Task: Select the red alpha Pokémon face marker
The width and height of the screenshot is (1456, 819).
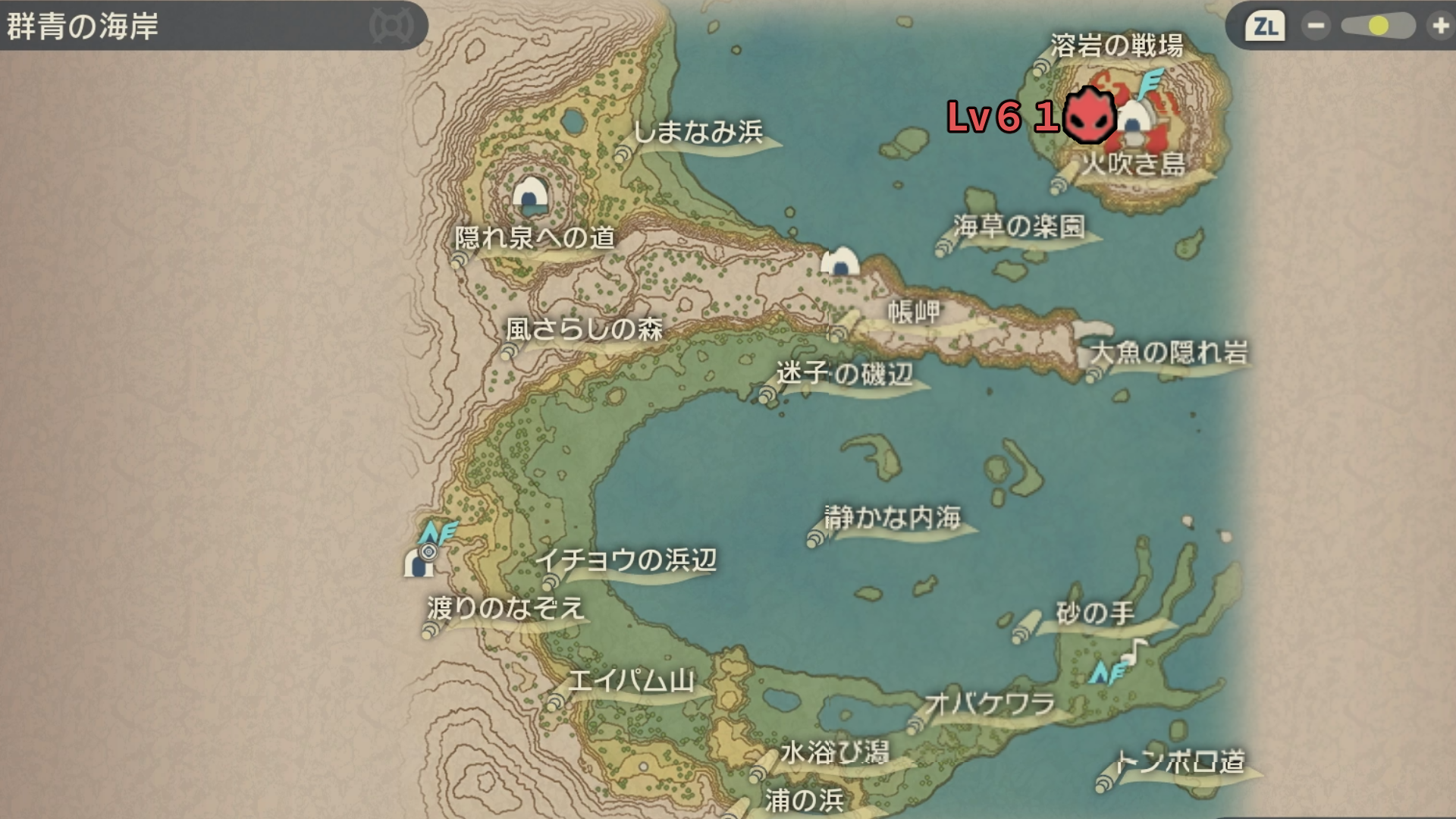Action: pos(1089,116)
